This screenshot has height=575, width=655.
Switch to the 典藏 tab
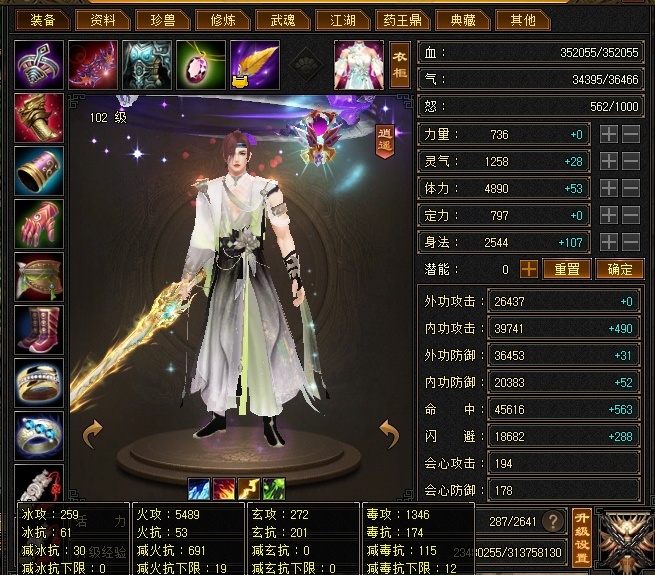tap(462, 19)
